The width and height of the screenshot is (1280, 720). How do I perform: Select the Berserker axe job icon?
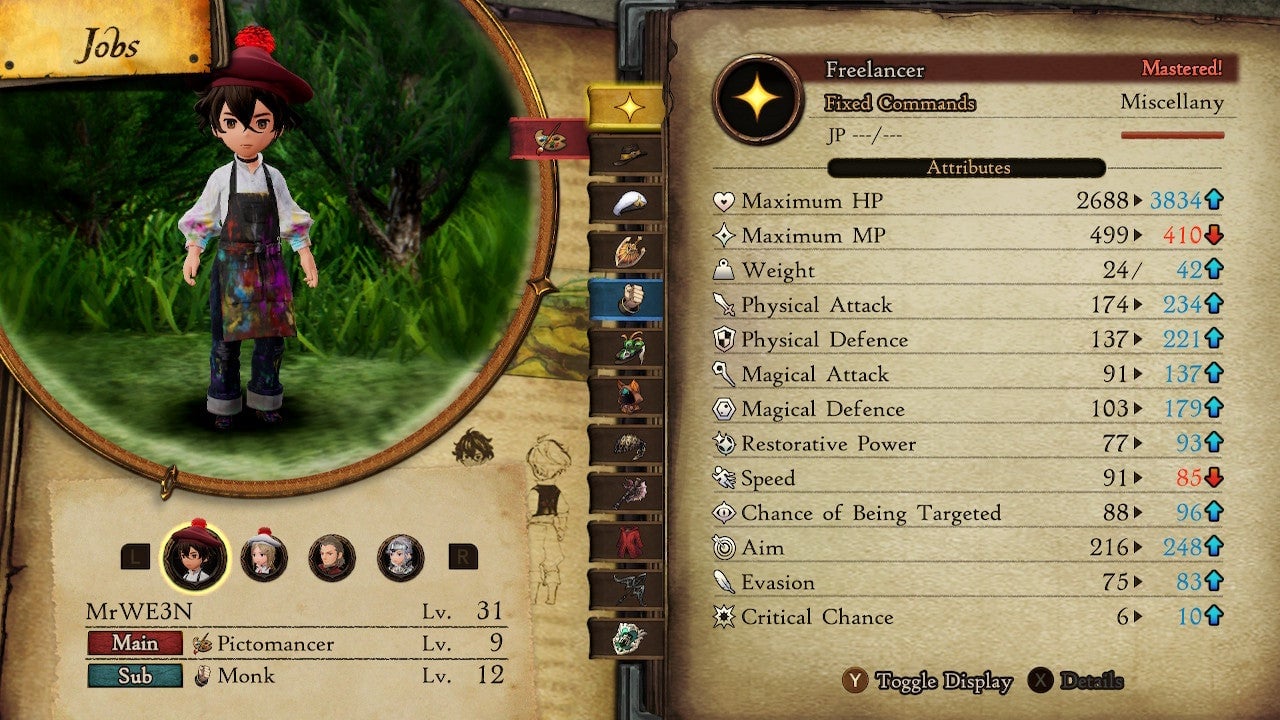tap(632, 492)
